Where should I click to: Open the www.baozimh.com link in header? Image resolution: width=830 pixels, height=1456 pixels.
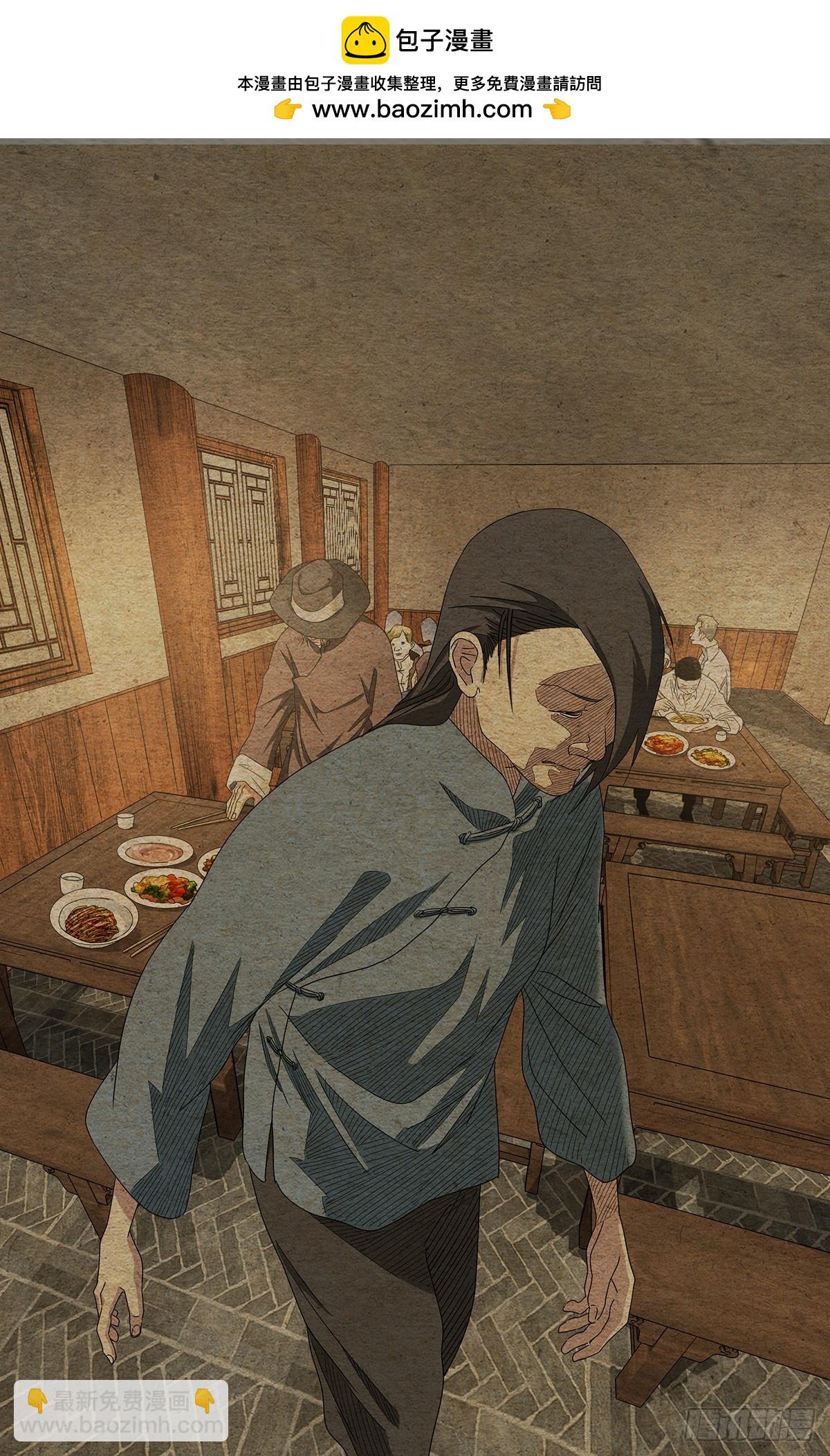tap(422, 109)
